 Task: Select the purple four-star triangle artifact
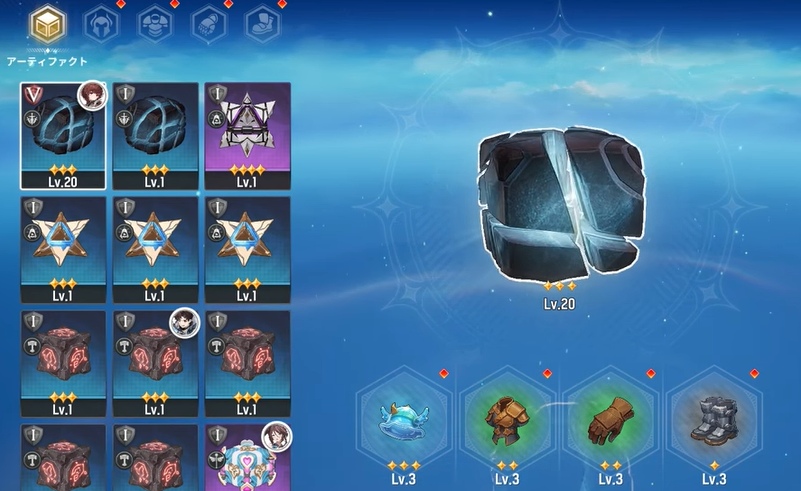tap(247, 135)
